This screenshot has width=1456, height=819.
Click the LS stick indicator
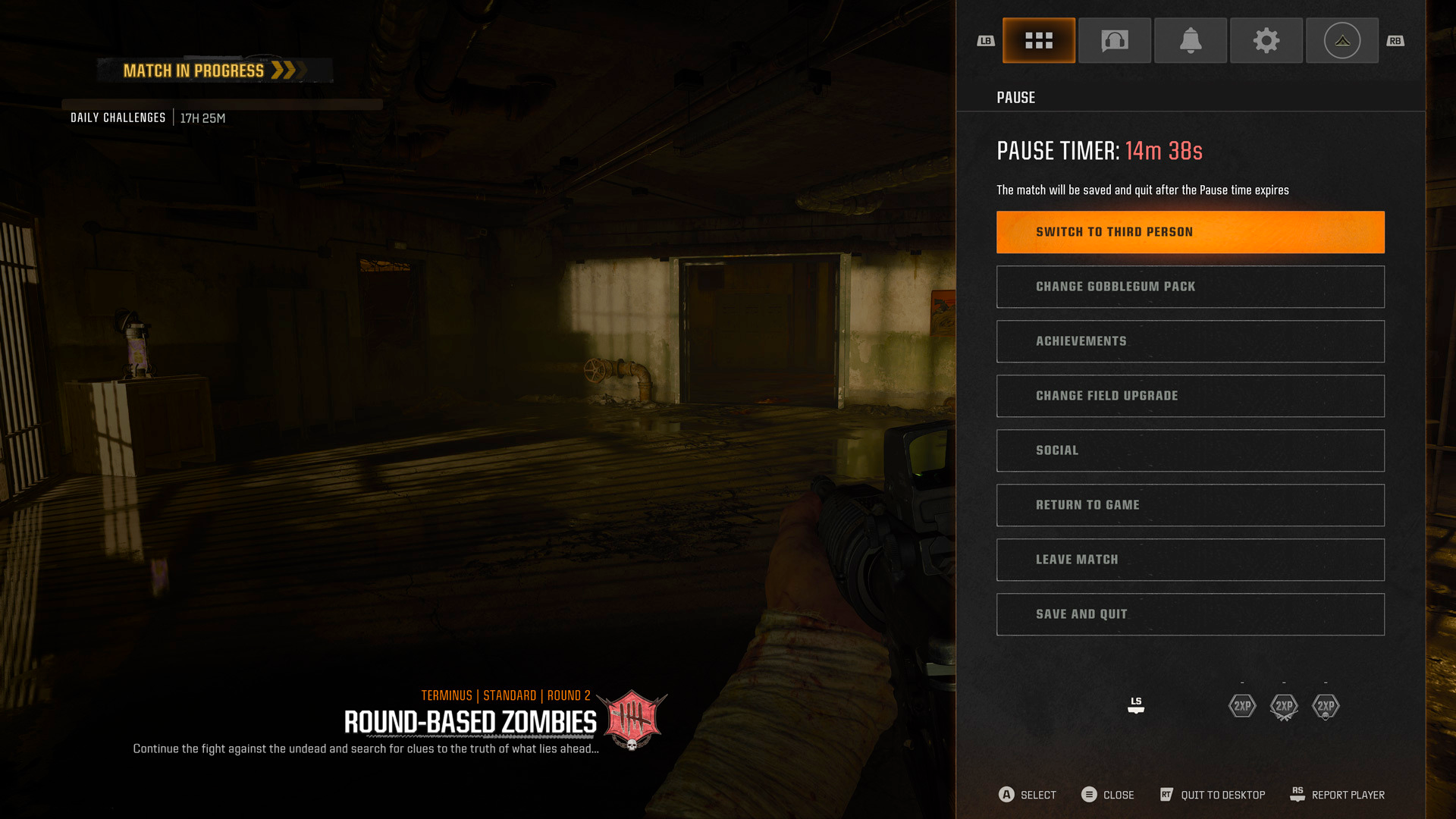click(1135, 706)
